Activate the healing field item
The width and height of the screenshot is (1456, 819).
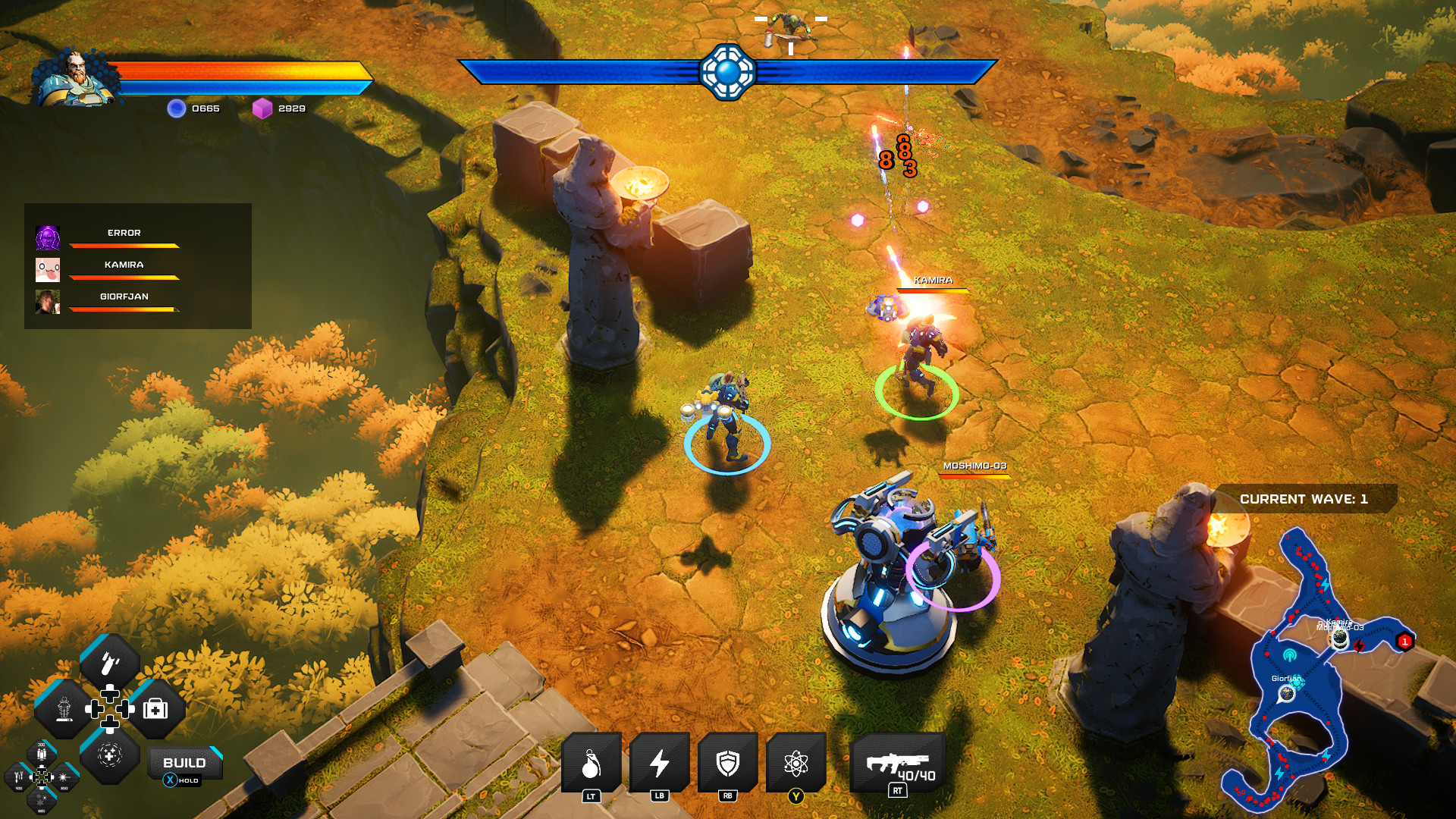coord(110,755)
